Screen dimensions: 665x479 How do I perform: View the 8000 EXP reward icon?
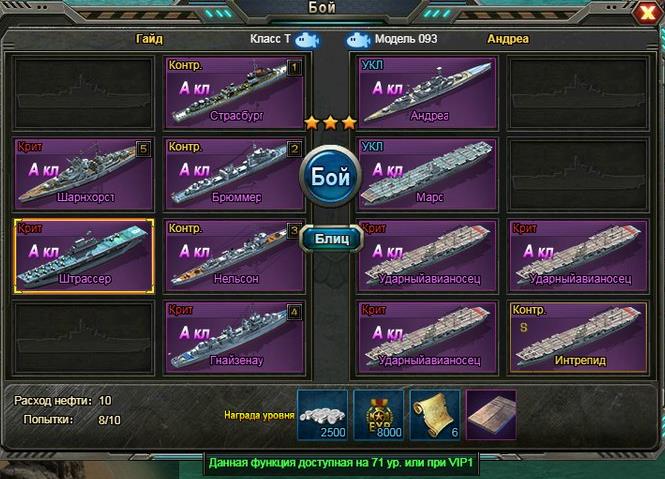pos(380,414)
